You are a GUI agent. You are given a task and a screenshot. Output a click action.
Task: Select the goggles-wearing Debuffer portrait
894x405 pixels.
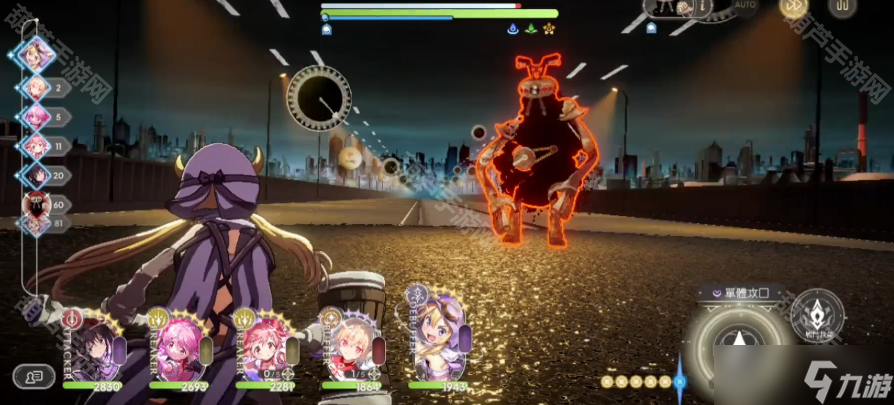click(438, 335)
